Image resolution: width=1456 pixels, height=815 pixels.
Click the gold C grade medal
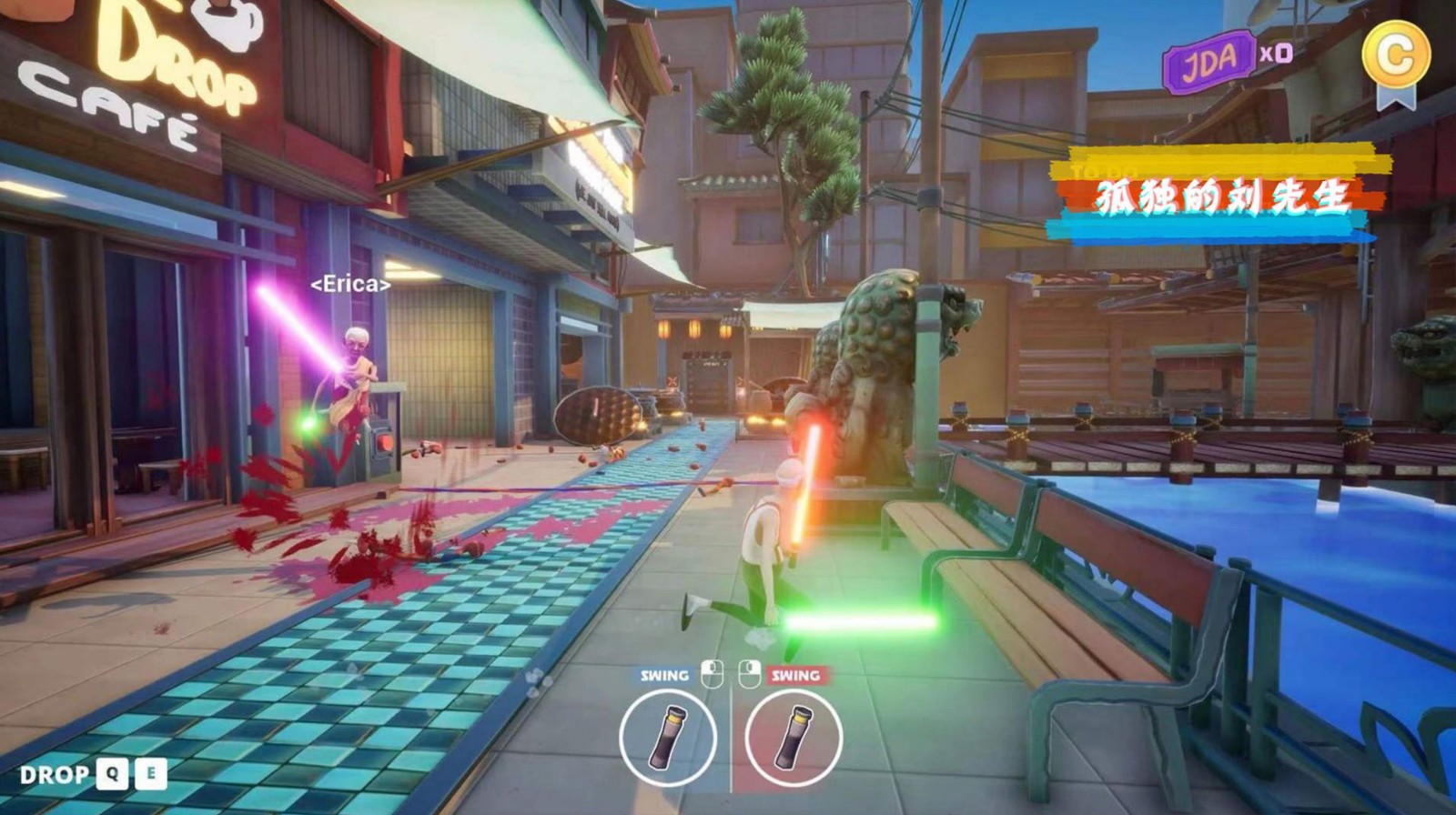[1395, 56]
